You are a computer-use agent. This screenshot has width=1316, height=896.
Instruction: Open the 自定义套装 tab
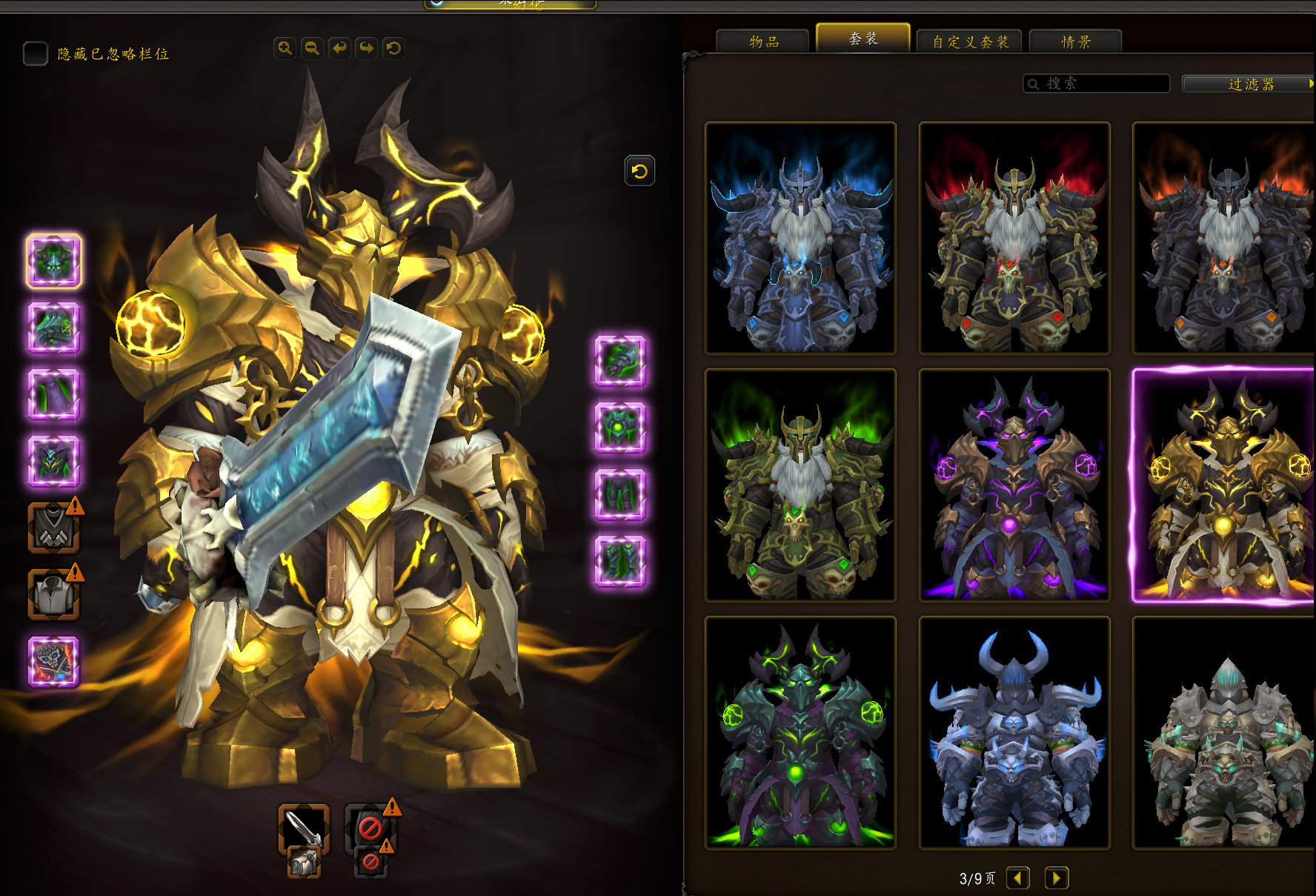pyautogui.click(x=969, y=42)
